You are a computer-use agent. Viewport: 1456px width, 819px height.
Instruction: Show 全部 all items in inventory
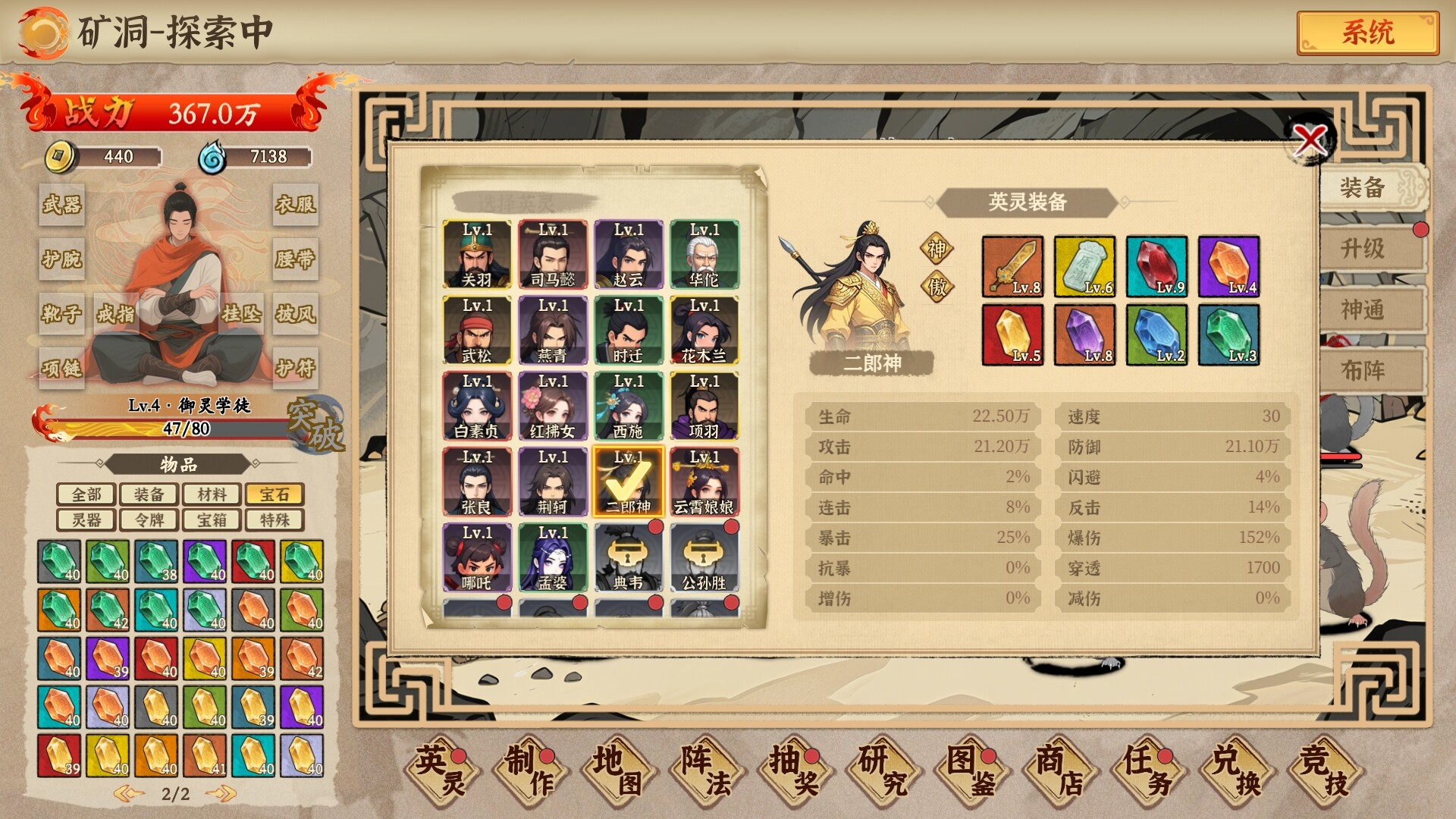(86, 494)
